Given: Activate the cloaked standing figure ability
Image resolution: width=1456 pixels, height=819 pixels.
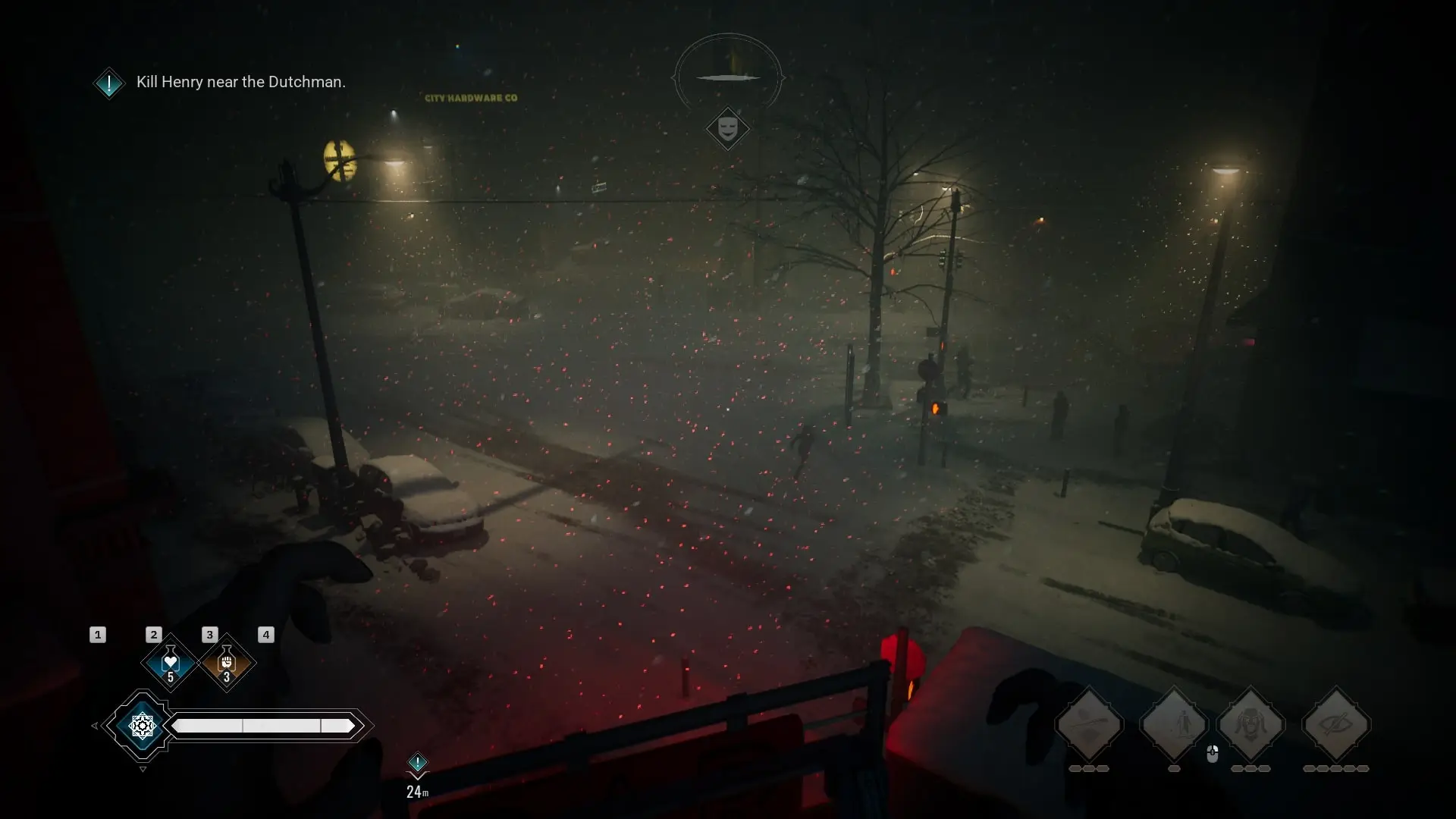Looking at the screenshot, I should (x=1174, y=725).
